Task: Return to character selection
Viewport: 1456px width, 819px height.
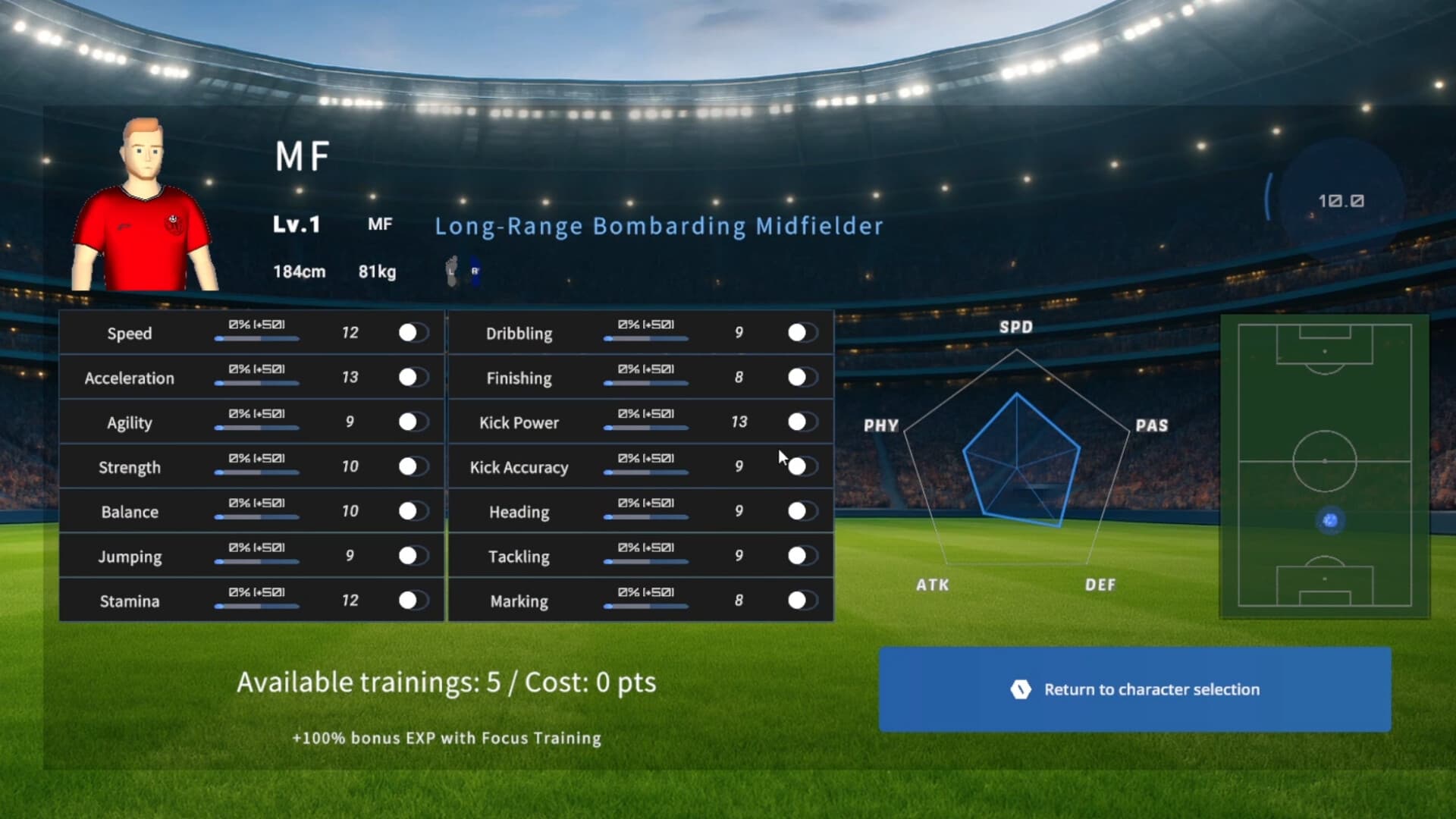Action: coord(1134,689)
